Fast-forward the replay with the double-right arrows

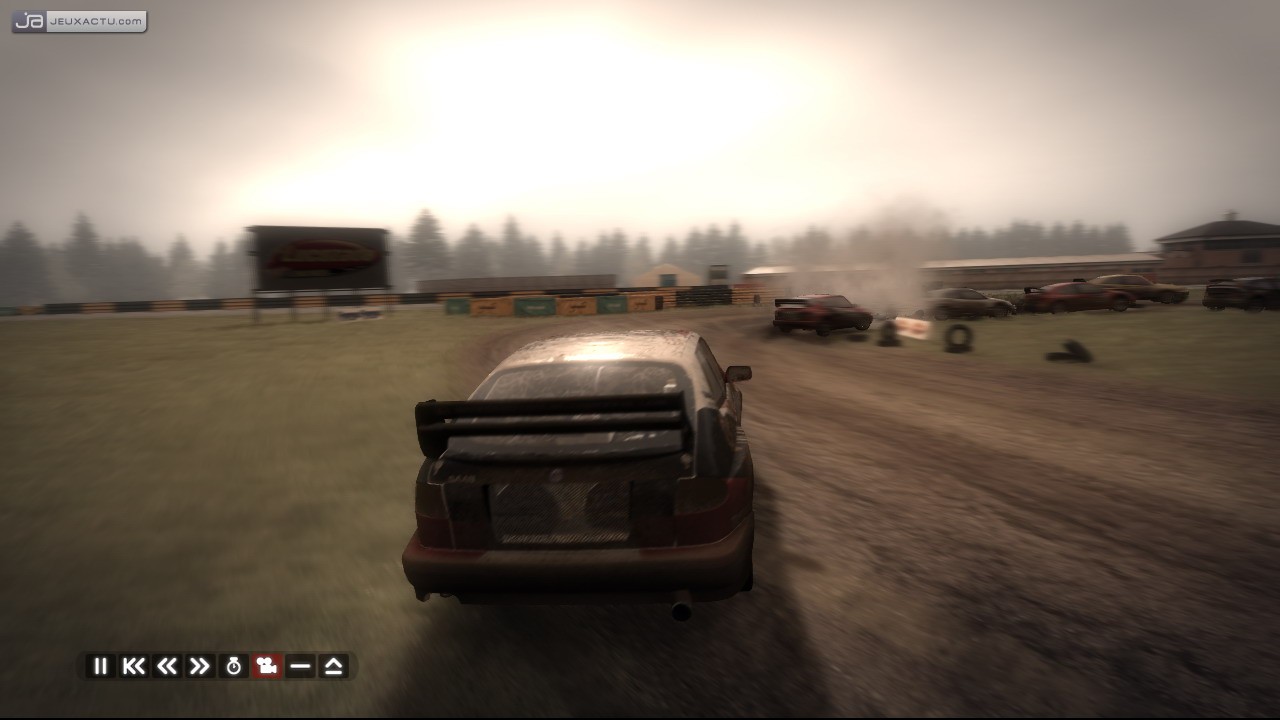click(200, 666)
